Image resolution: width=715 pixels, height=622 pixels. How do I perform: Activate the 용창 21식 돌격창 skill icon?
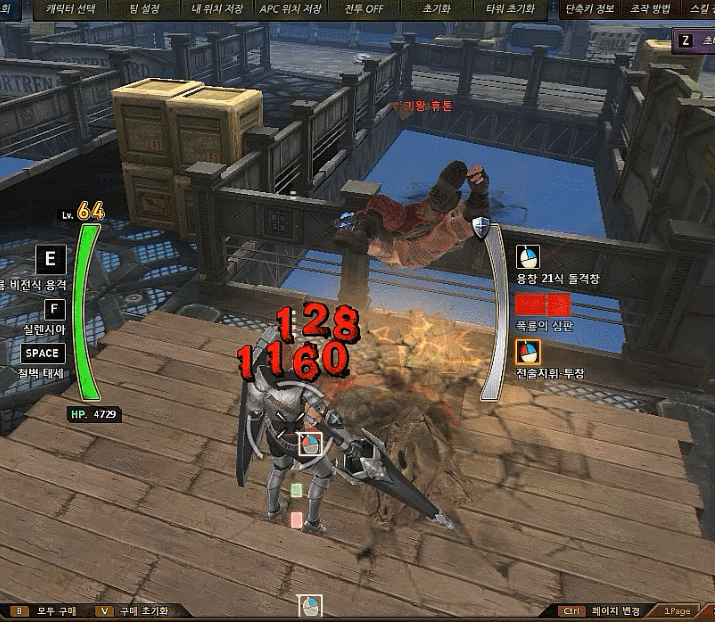[x=528, y=258]
